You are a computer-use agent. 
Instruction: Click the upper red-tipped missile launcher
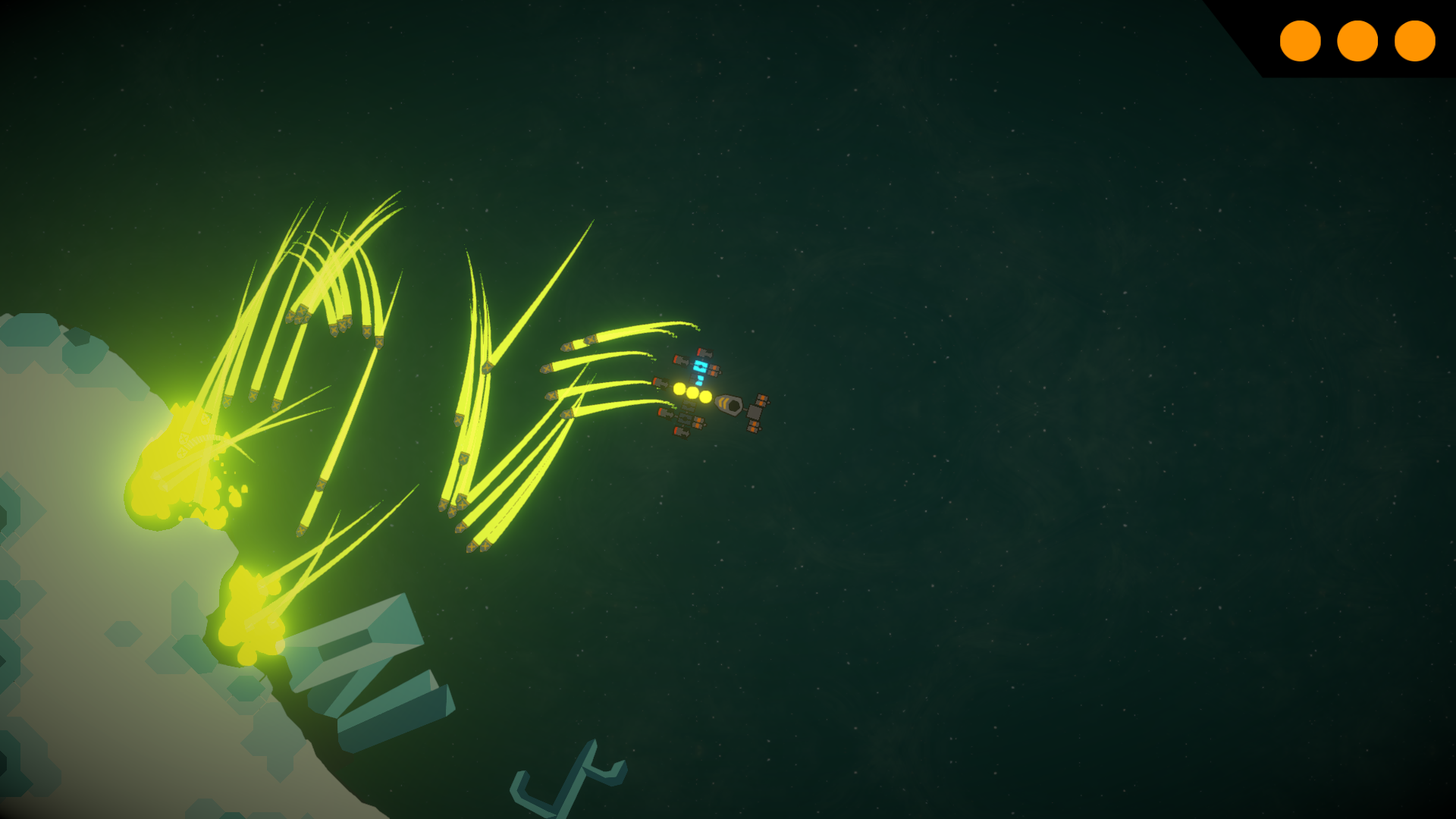(703, 352)
